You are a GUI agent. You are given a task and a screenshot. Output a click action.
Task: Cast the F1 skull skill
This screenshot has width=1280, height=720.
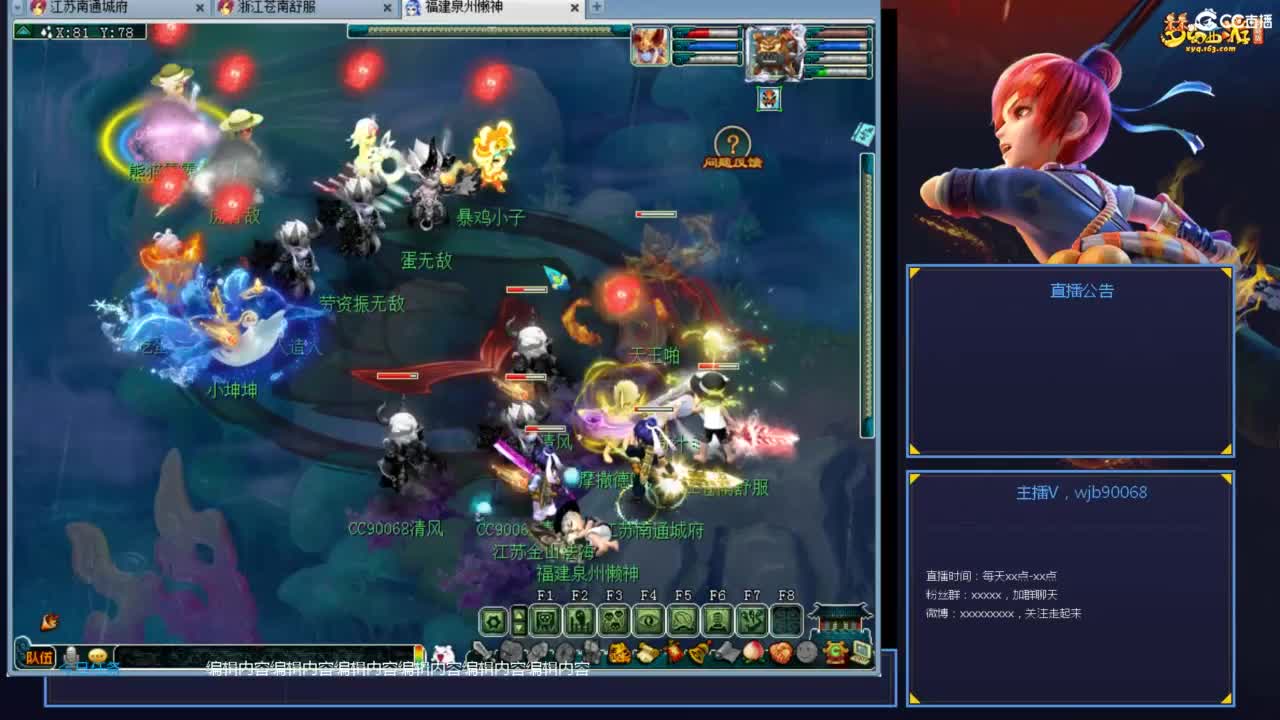point(544,622)
